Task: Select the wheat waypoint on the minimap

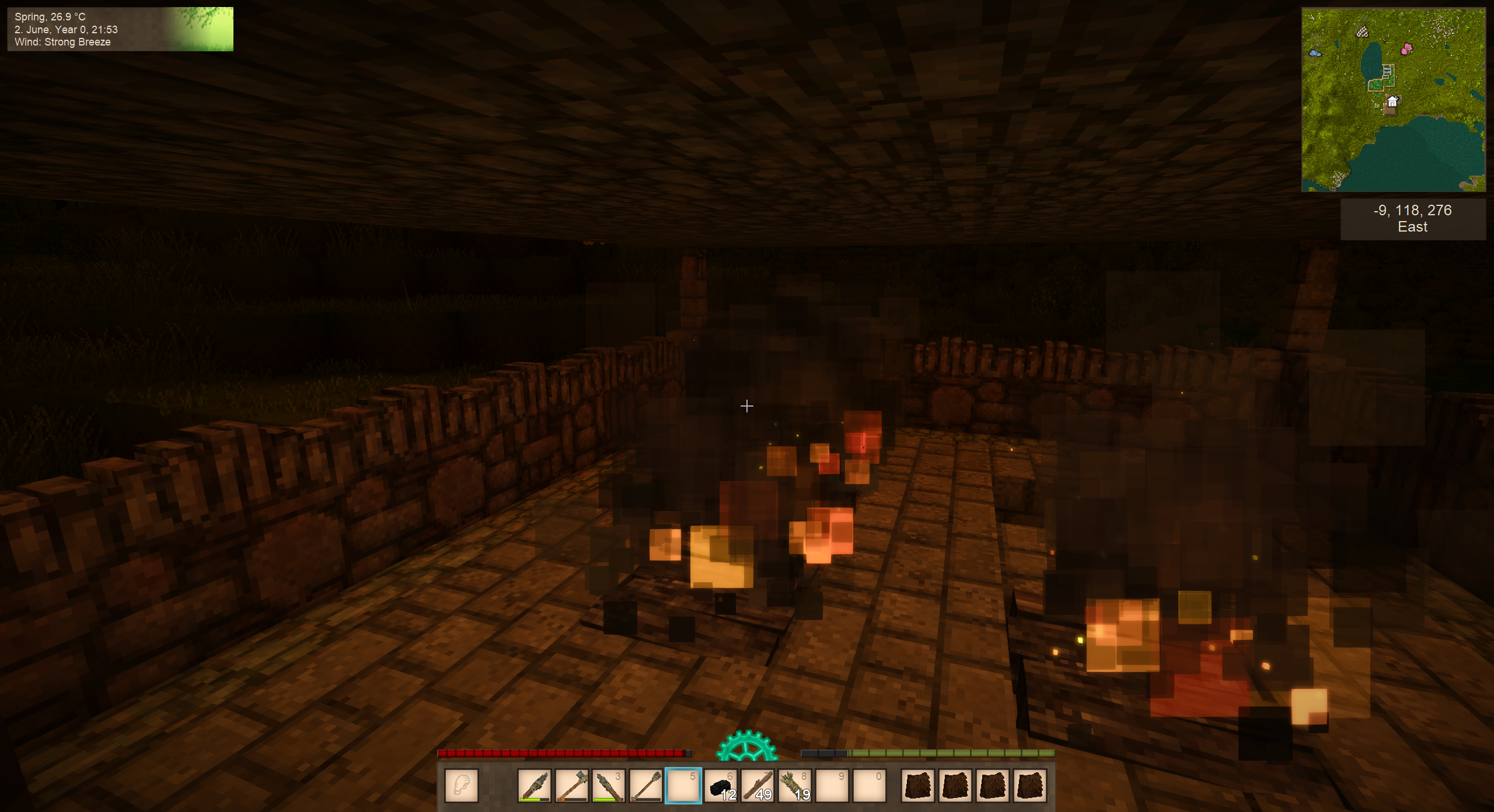Action: point(1362,32)
